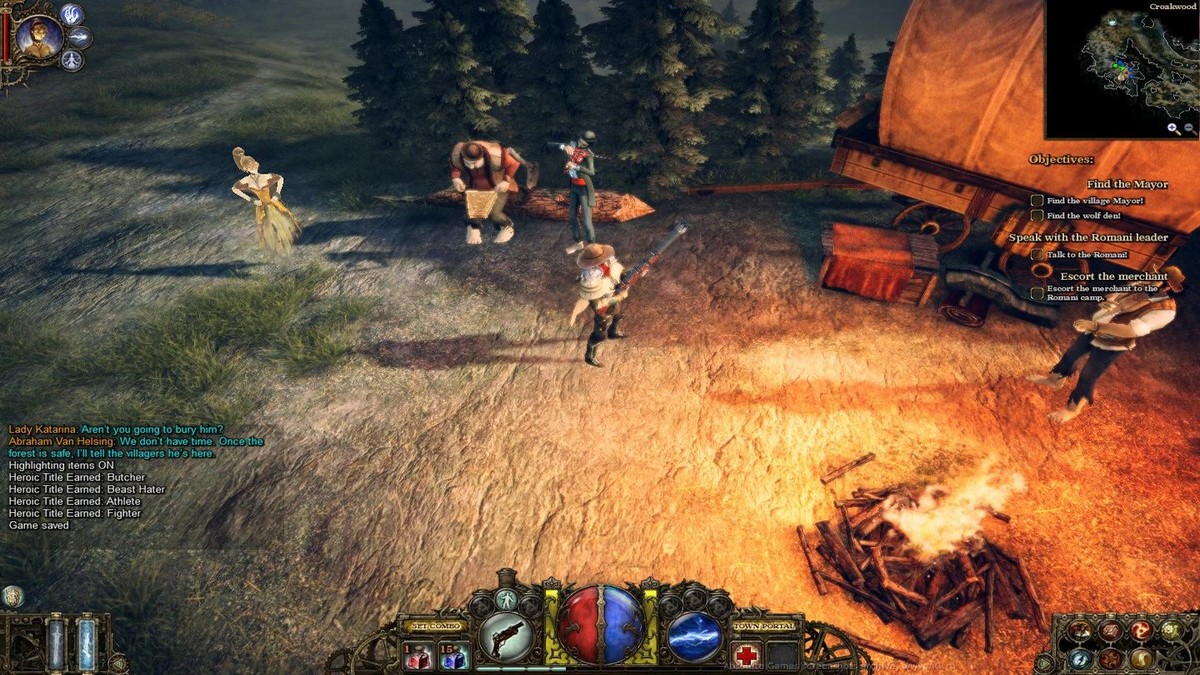Open the Town Portal

coord(767,626)
